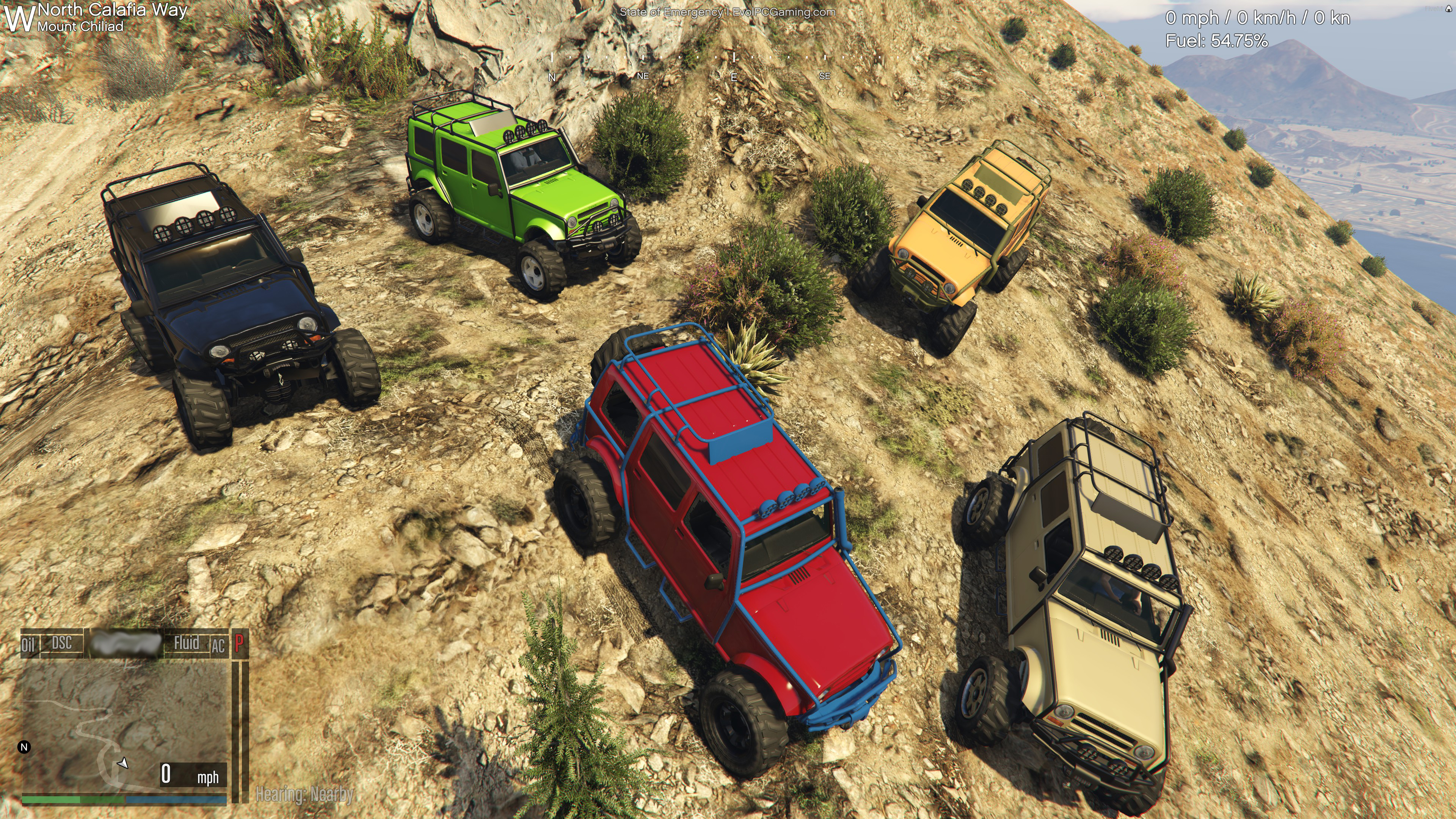Toggle the DSC indicator
Screen dimensions: 1456x819
pyautogui.click(x=61, y=643)
